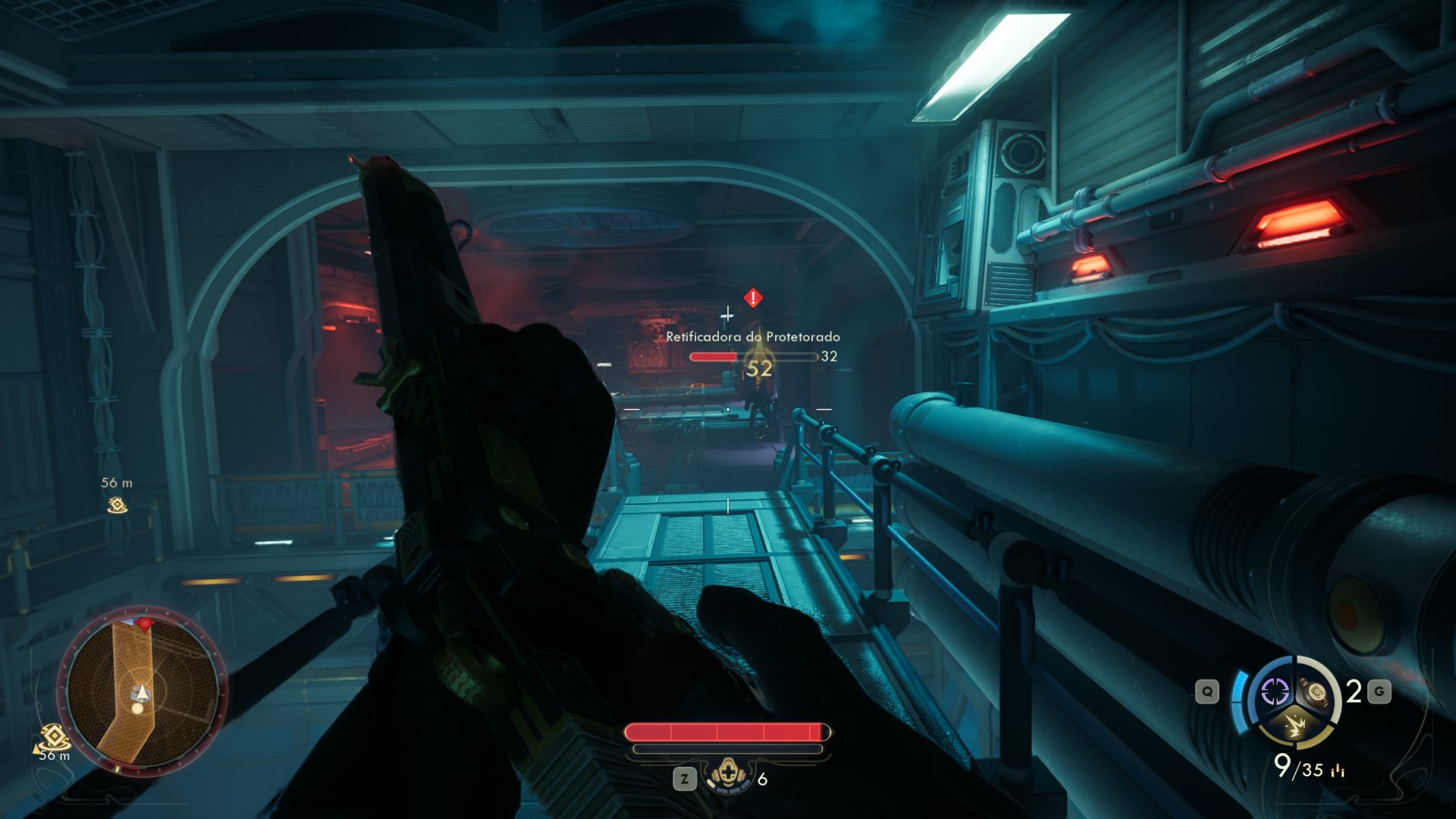Select the red enemy marker on minimap
The image size is (1456, 819).
145,623
